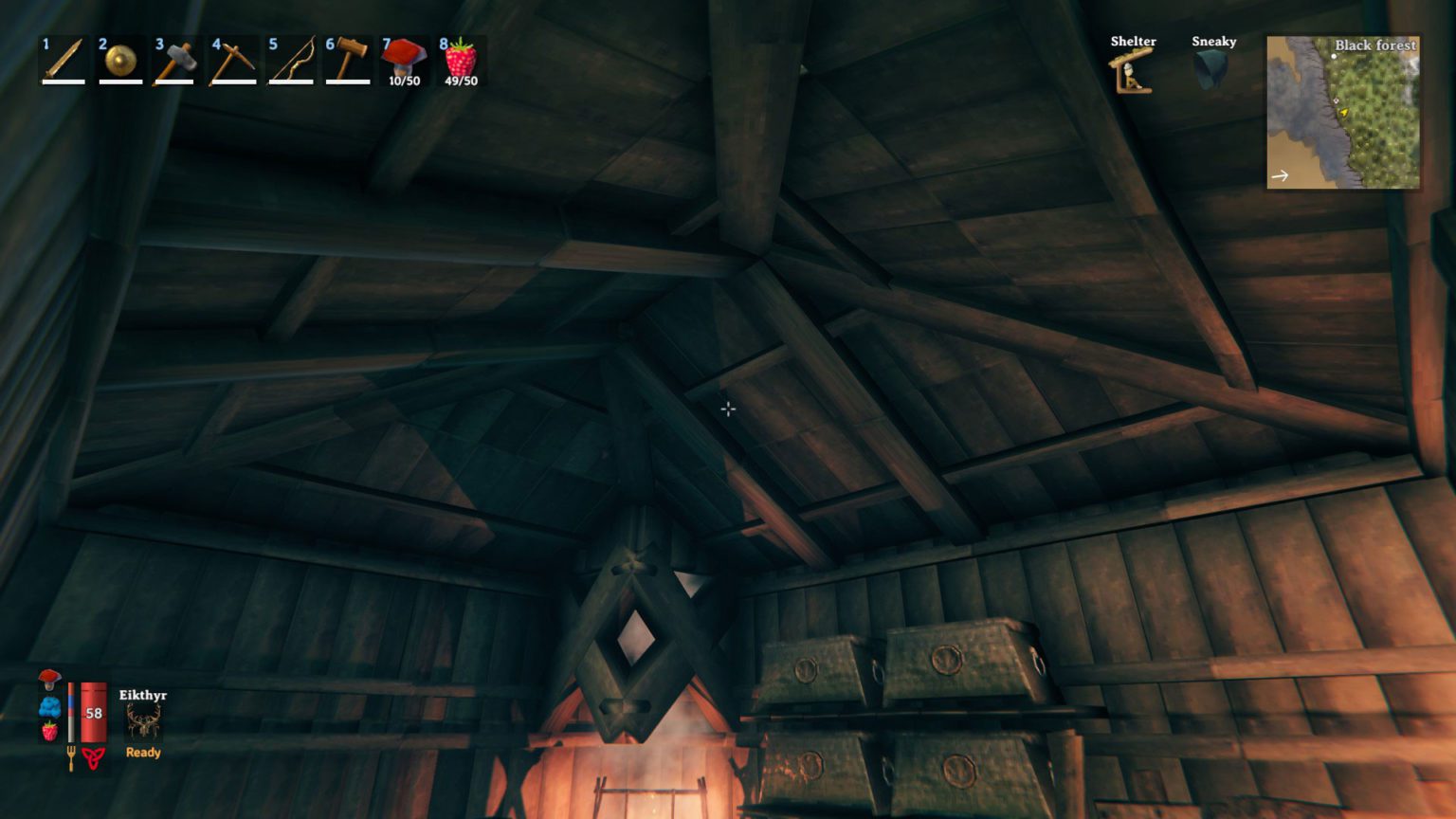Select the pickaxe hotbar slot
1456x819 pixels.
point(233,61)
